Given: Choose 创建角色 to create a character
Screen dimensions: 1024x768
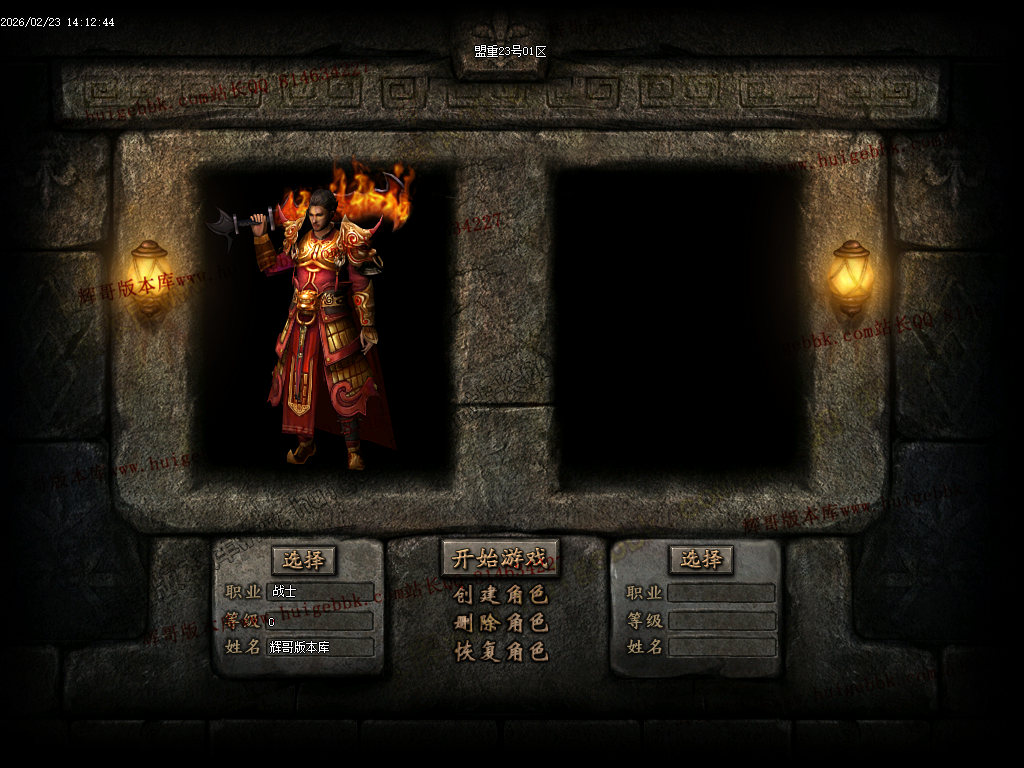Looking at the screenshot, I should pos(500,595).
